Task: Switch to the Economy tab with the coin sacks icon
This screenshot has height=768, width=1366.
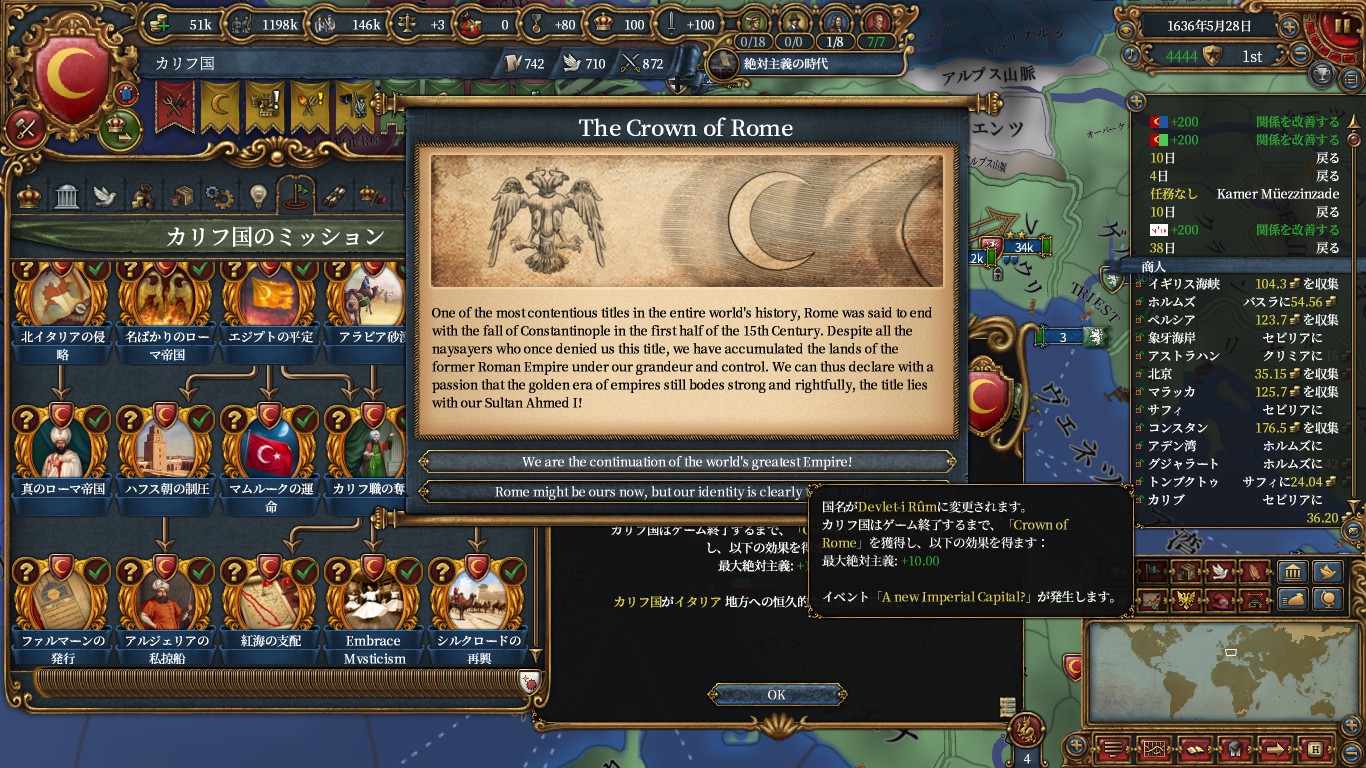Action: coord(143,195)
